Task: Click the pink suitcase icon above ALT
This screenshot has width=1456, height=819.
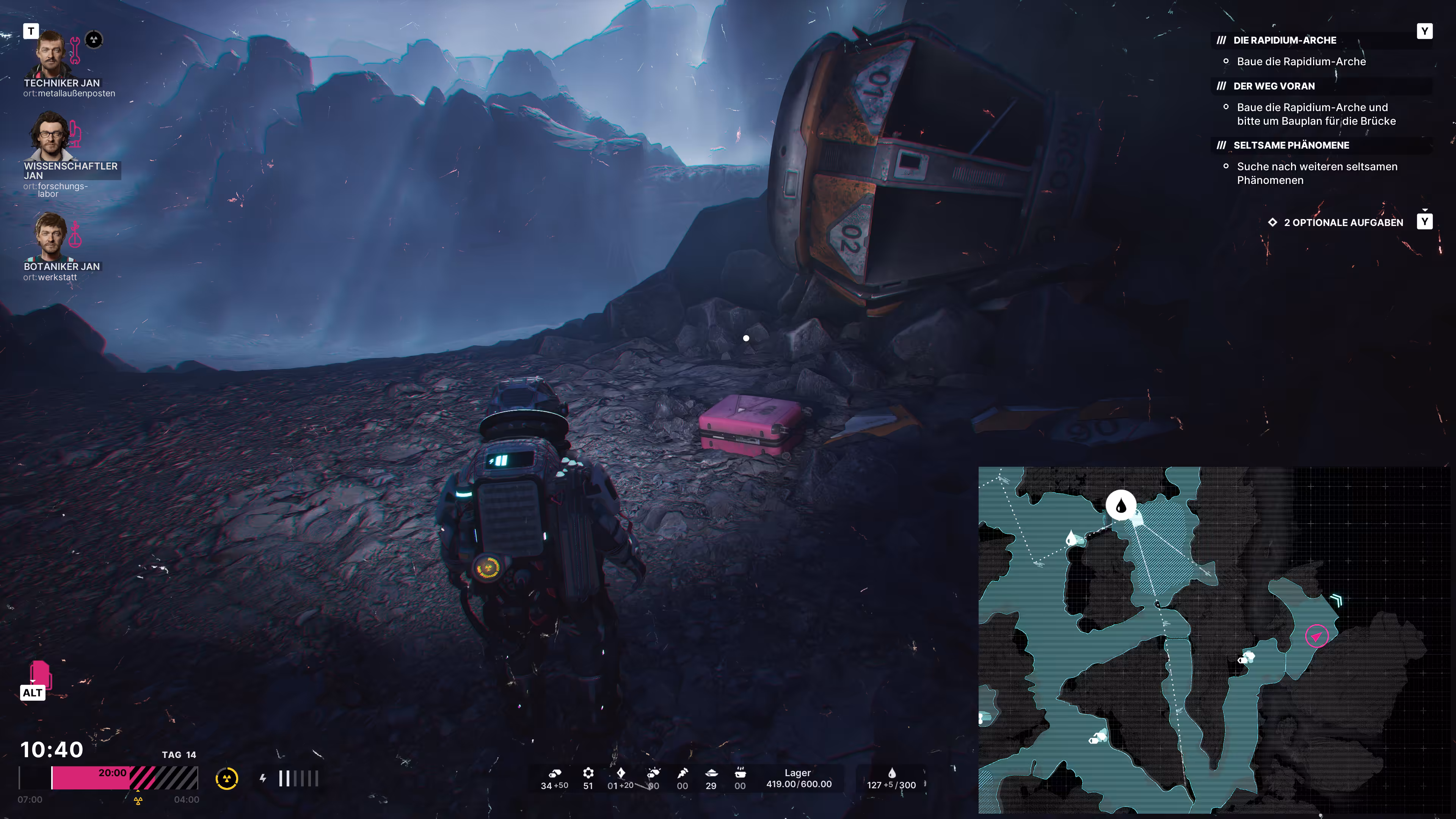Action: tap(39, 674)
